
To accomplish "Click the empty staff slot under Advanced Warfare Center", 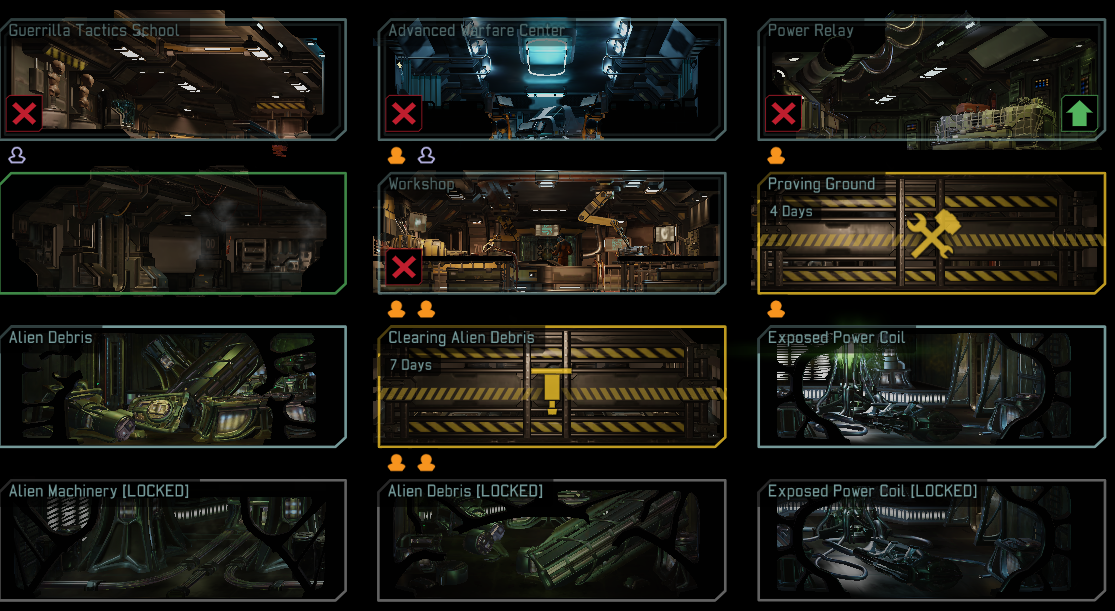I will (x=426, y=155).
